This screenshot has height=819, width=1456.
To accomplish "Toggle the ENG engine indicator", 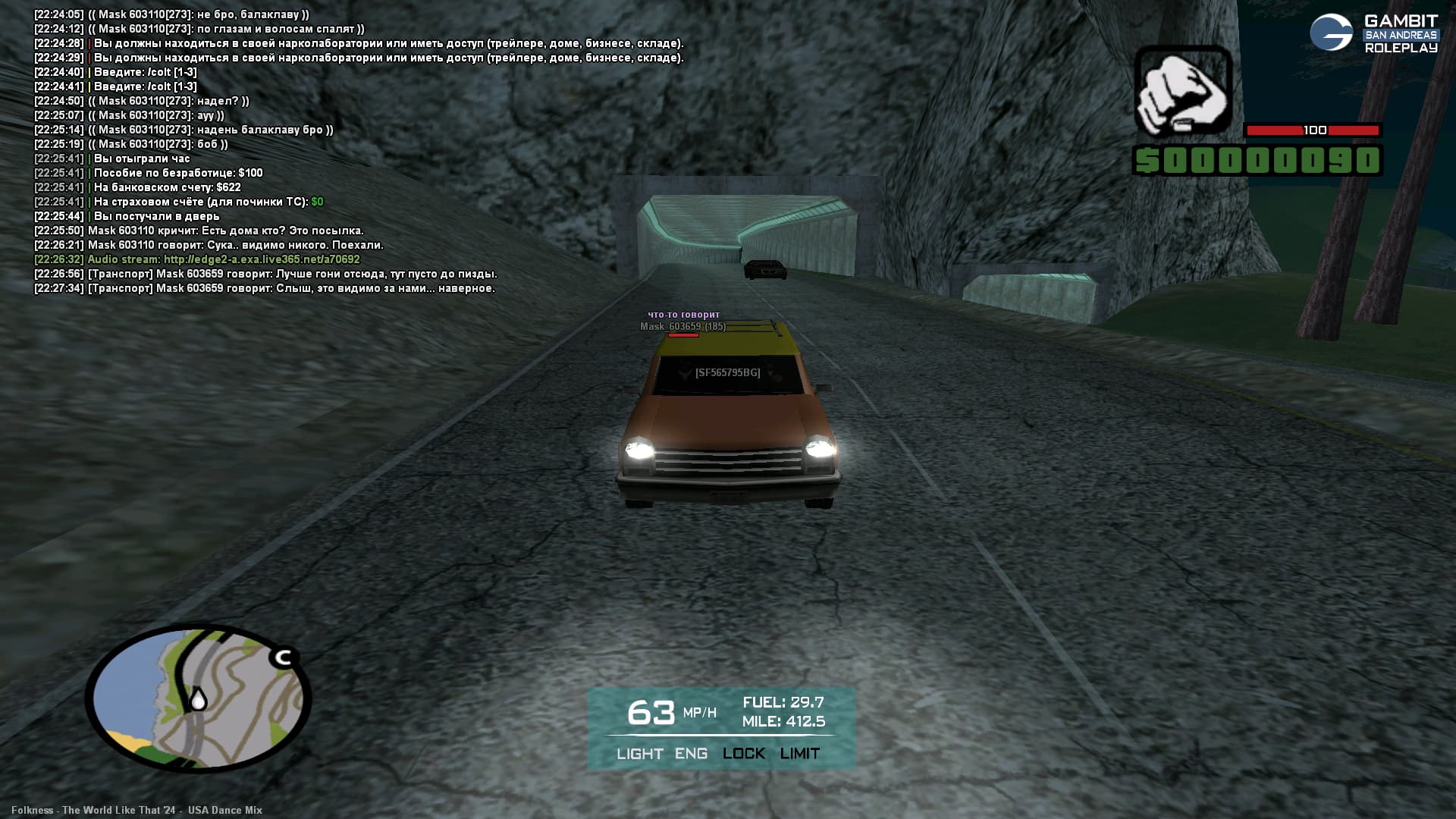I will click(691, 754).
